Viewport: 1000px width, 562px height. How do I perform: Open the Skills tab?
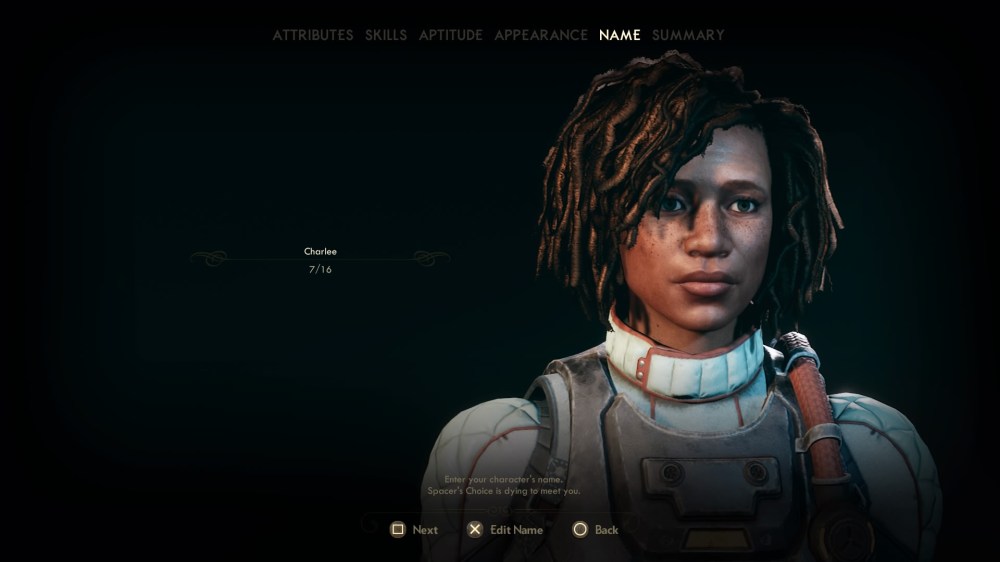tap(386, 35)
